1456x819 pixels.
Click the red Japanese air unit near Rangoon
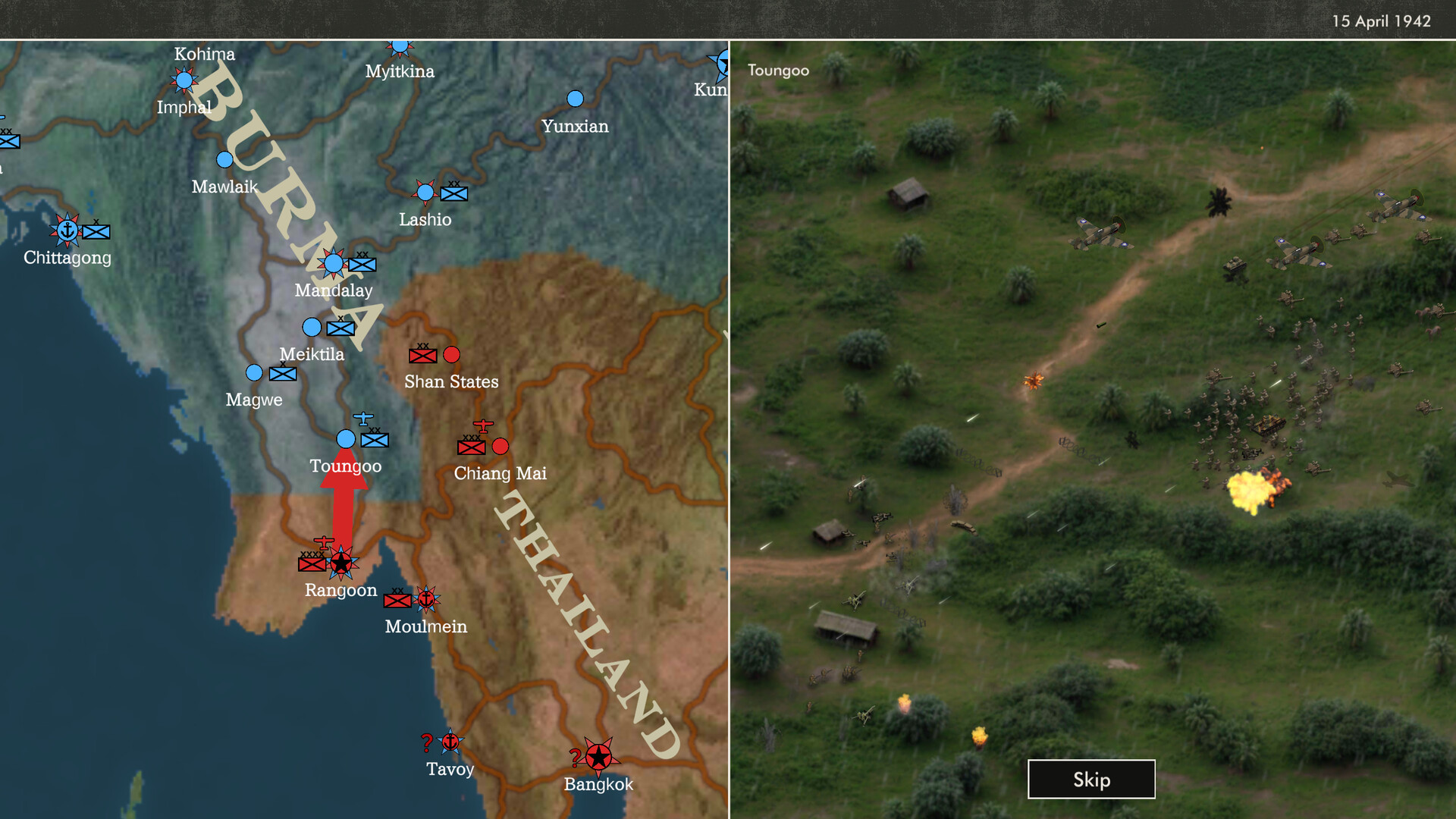pyautogui.click(x=325, y=543)
